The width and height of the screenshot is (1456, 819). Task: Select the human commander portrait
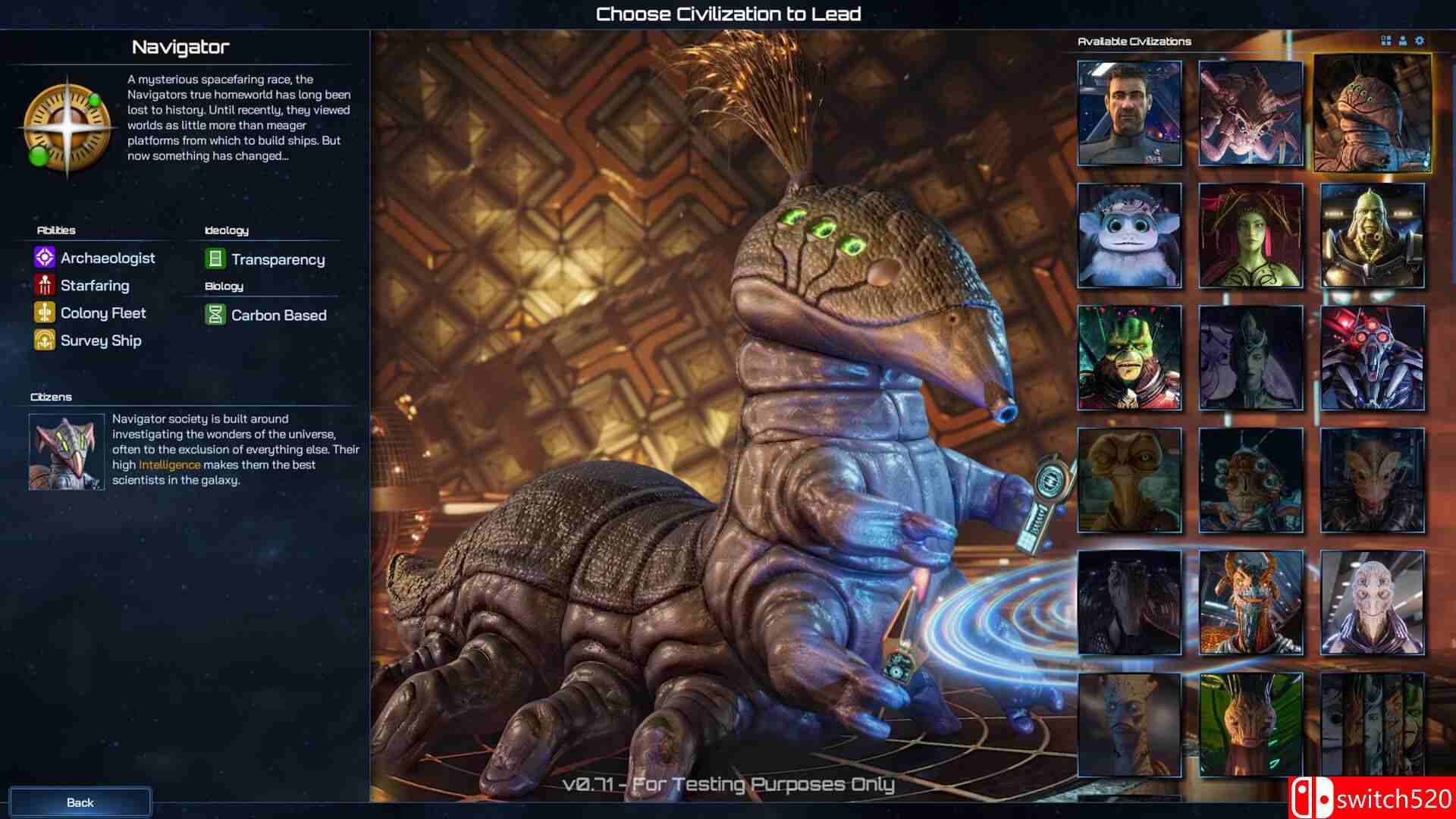pyautogui.click(x=1128, y=112)
